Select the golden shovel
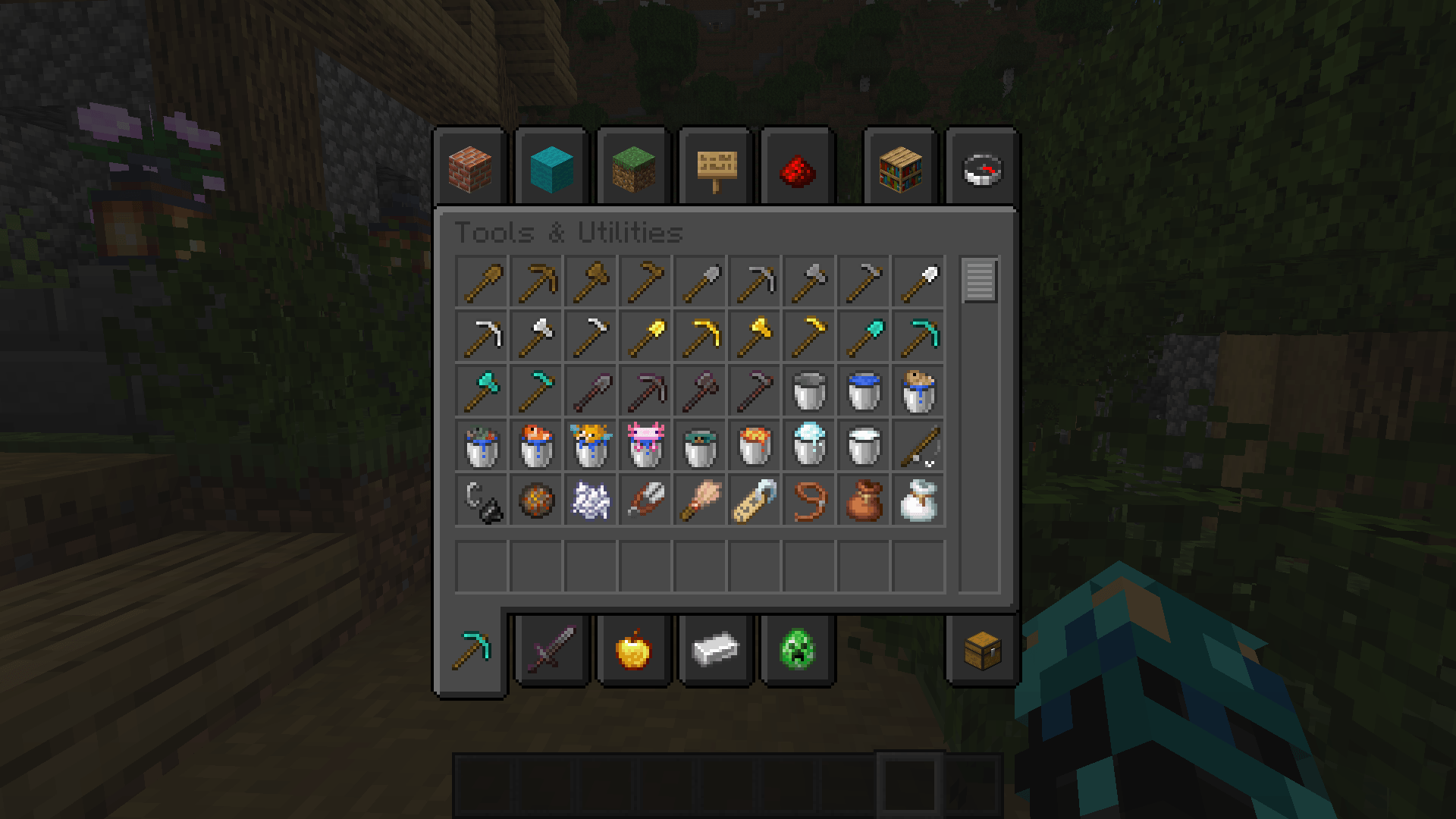 coord(645,336)
